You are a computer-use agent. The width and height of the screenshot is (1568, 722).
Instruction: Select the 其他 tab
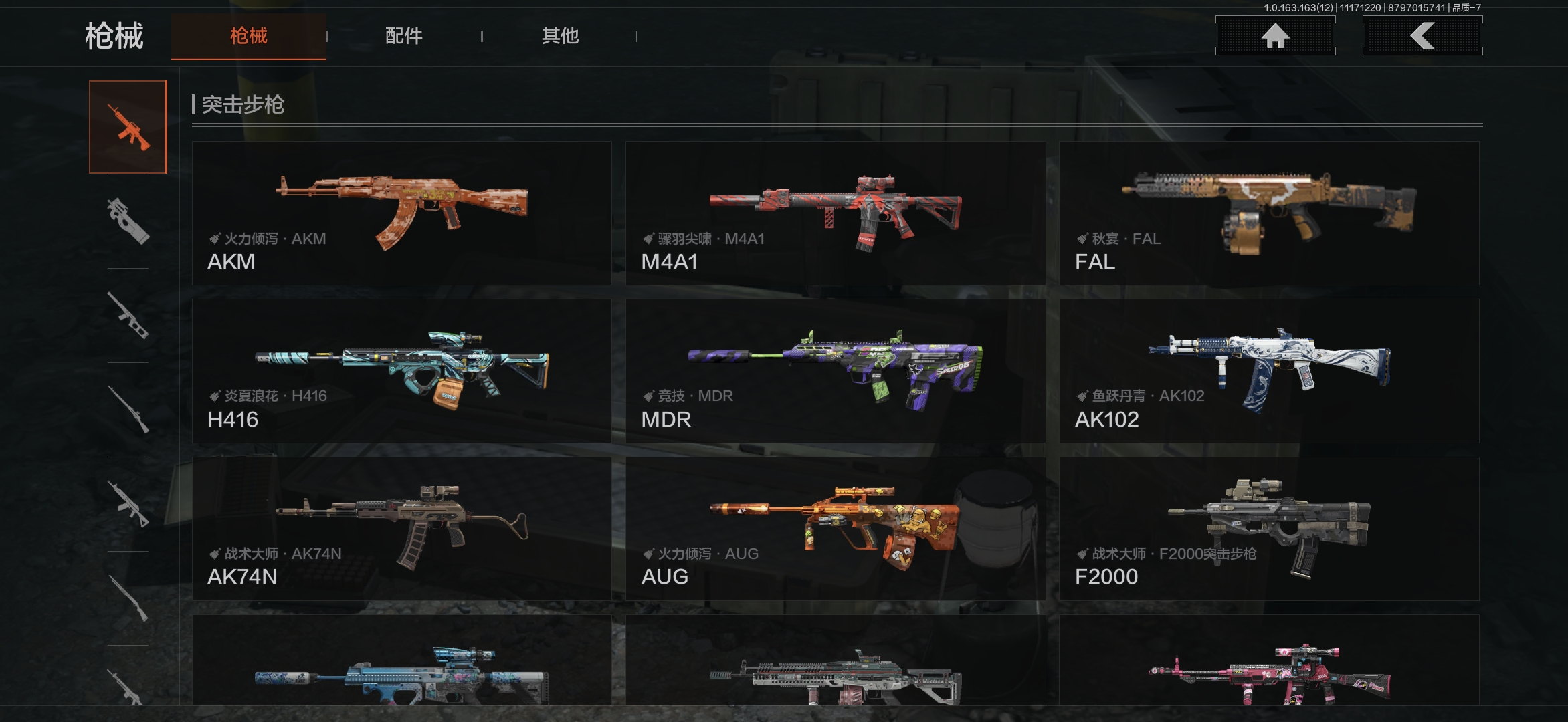coord(560,36)
